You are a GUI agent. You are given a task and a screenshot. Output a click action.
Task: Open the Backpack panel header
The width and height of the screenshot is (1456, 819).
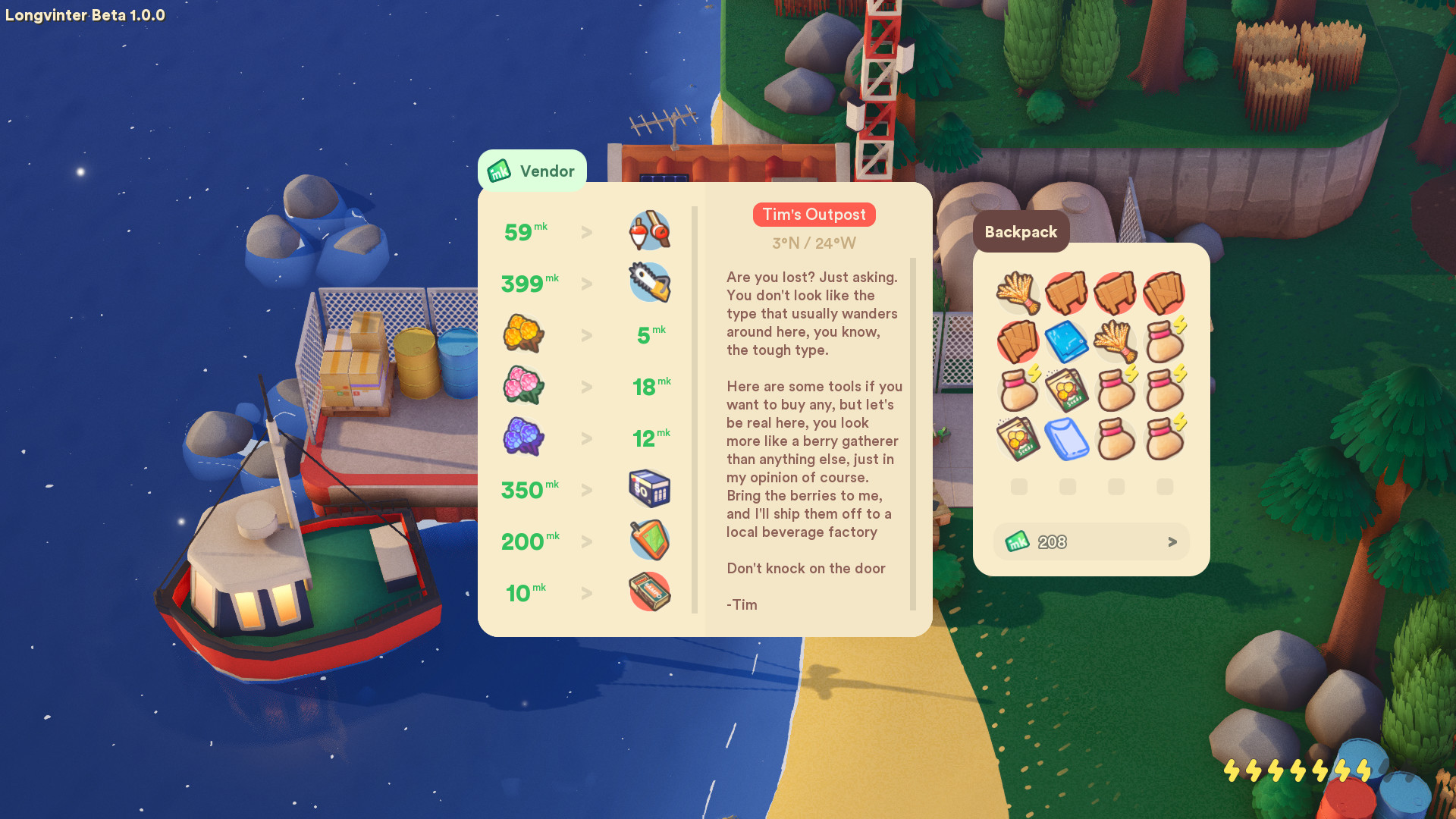pyautogui.click(x=1021, y=232)
